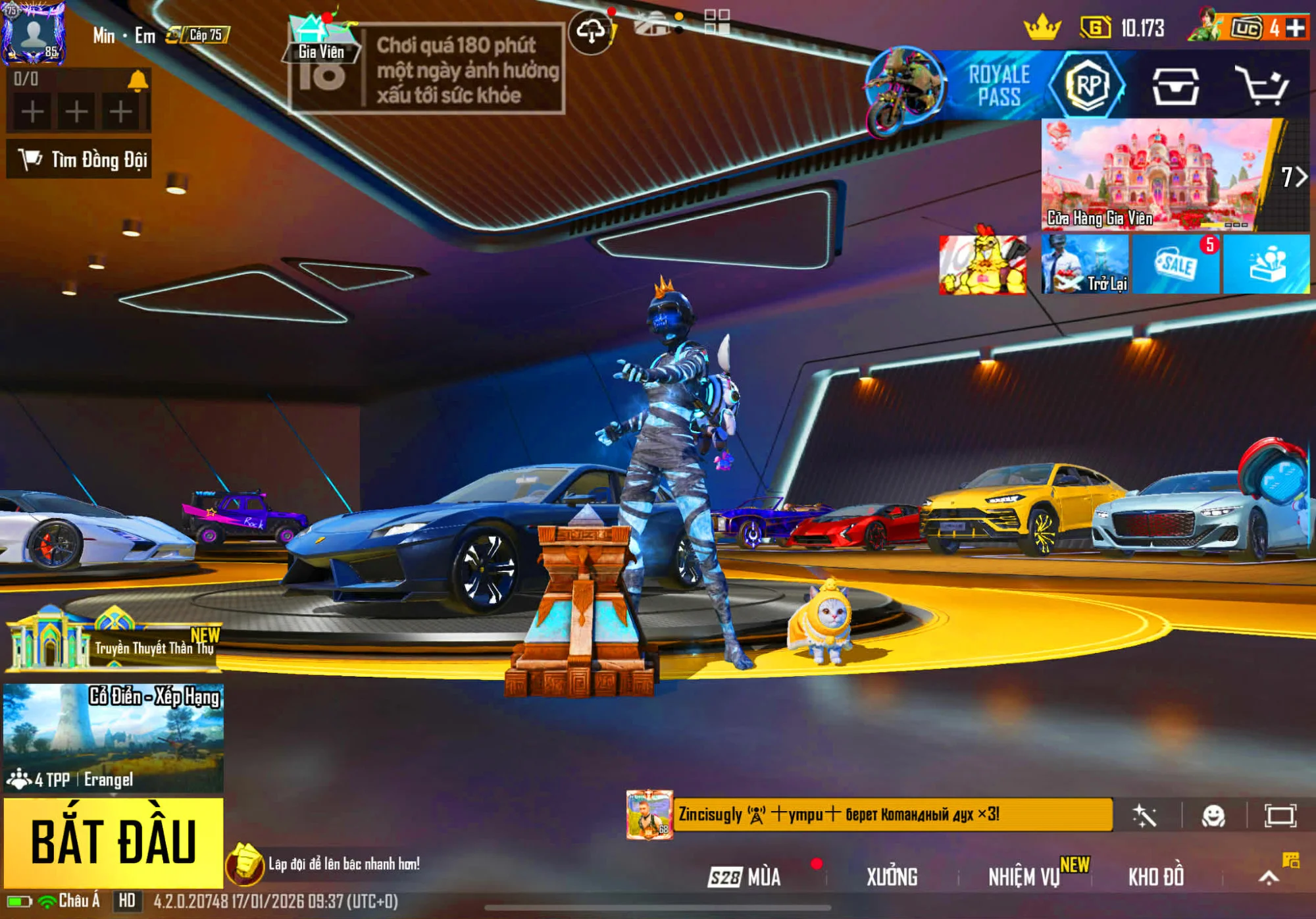This screenshot has width=1316, height=919.
Task: Add UC with the plus button
Action: pos(1296,28)
